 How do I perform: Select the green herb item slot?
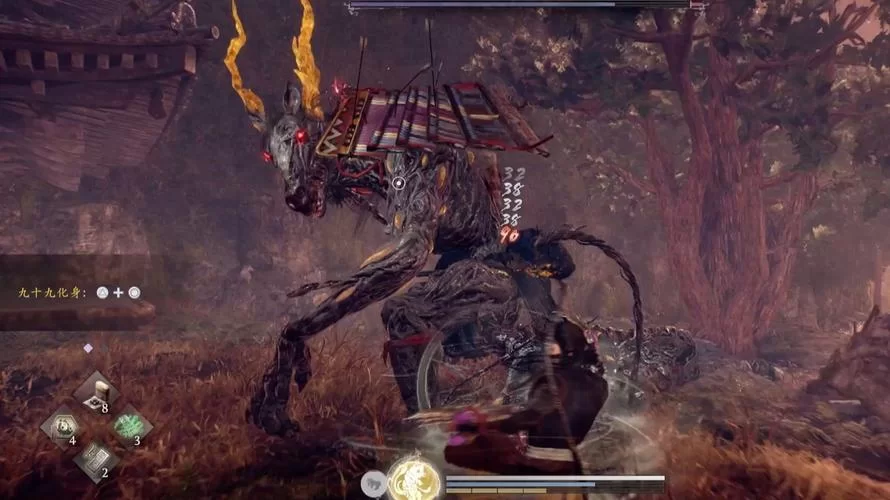129,425
